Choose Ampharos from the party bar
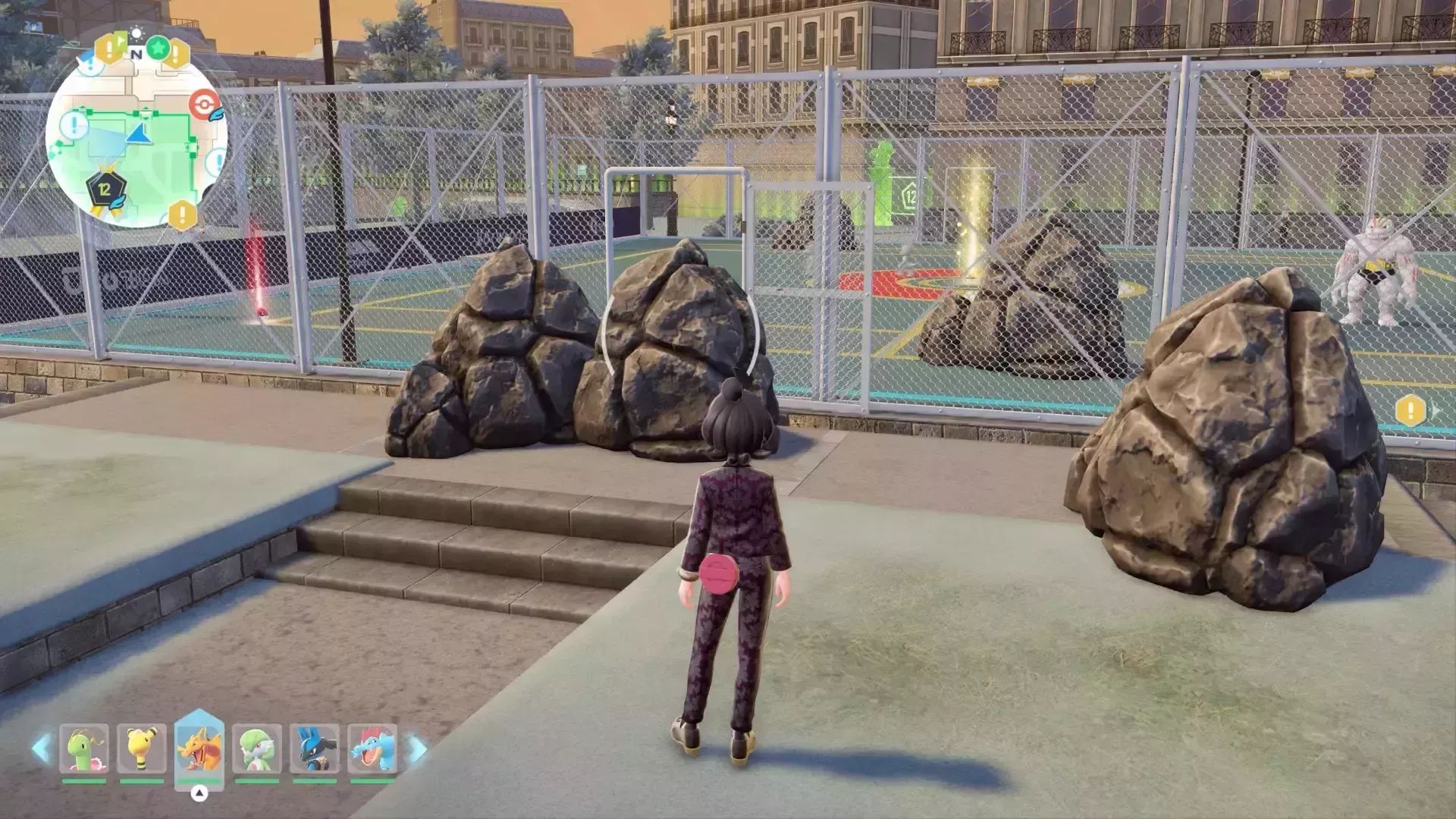 point(142,748)
